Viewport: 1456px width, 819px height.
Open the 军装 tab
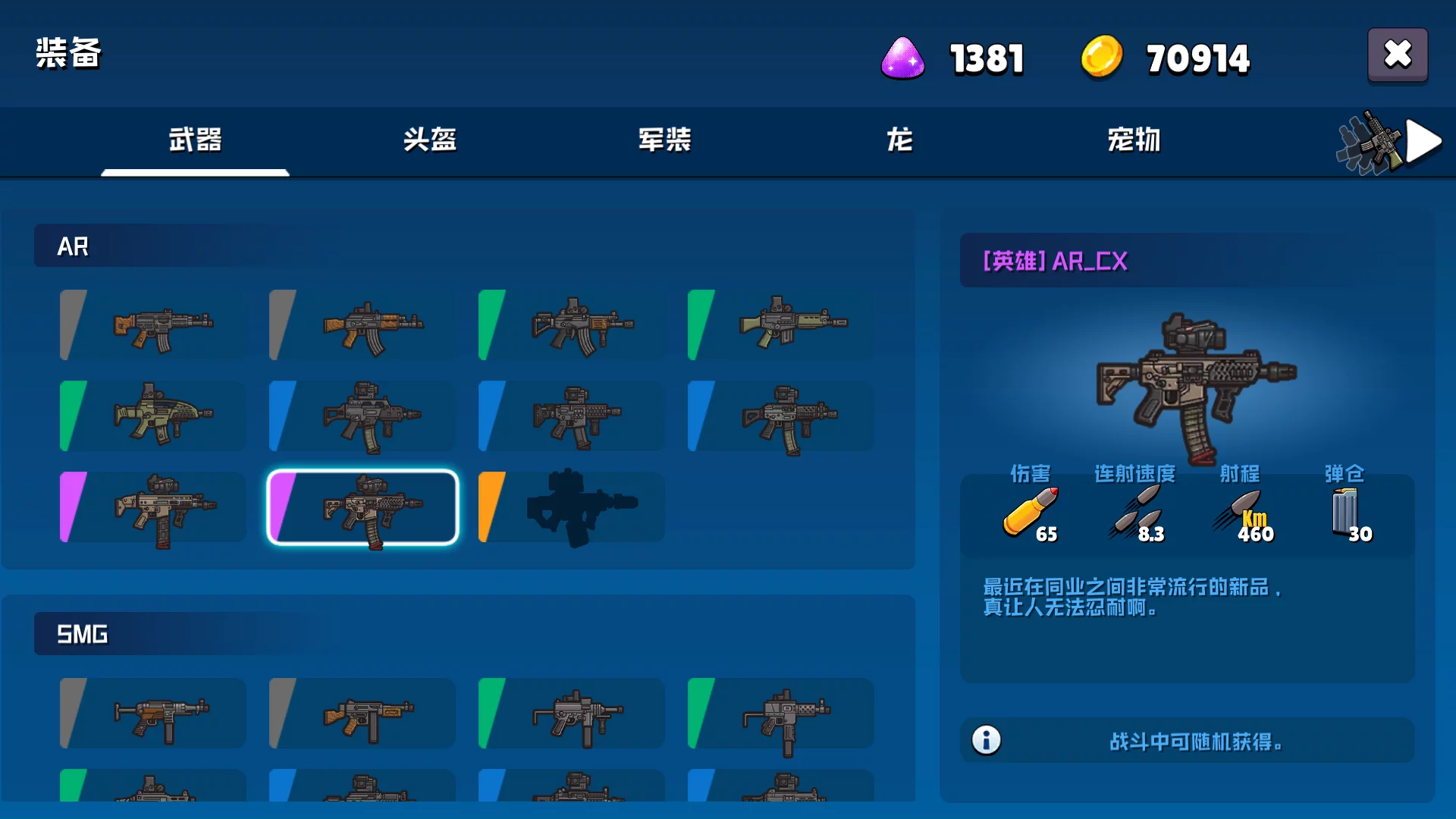point(664,141)
